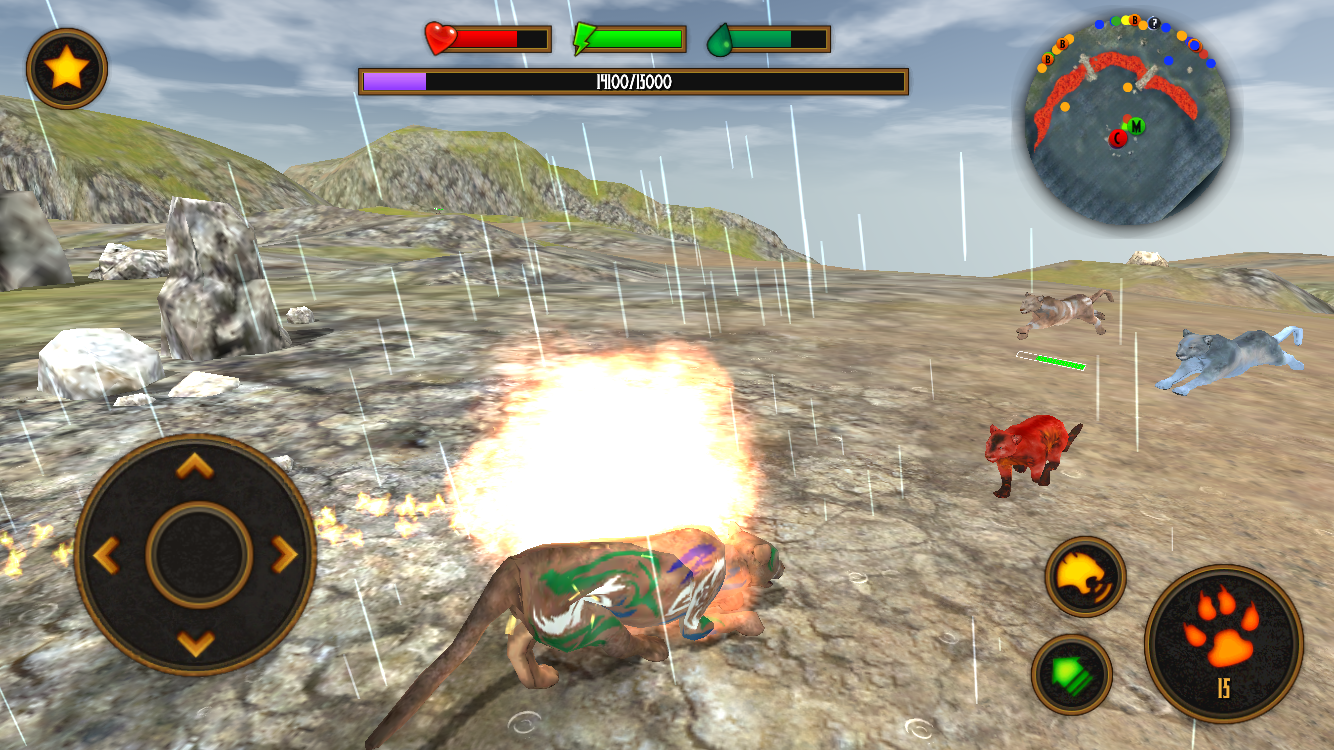Tap the water droplet thirst icon
This screenshot has height=750, width=1334.
(x=720, y=38)
